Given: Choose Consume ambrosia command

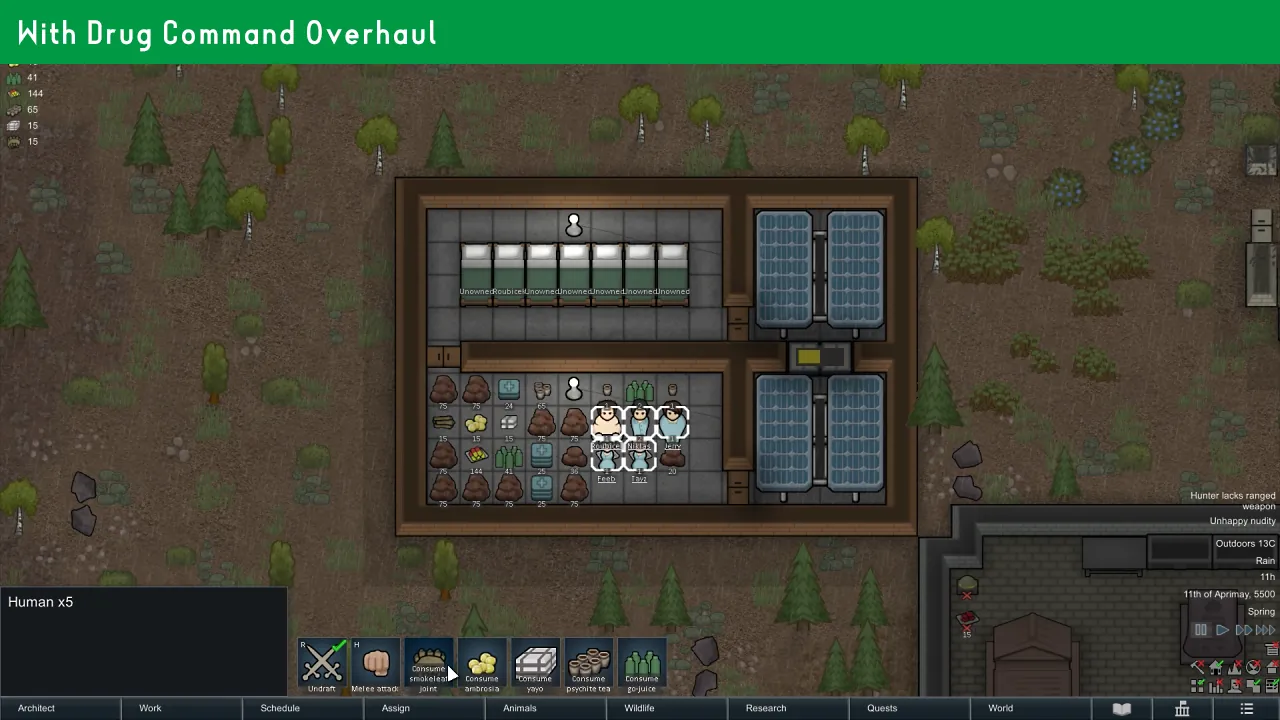Looking at the screenshot, I should [482, 665].
